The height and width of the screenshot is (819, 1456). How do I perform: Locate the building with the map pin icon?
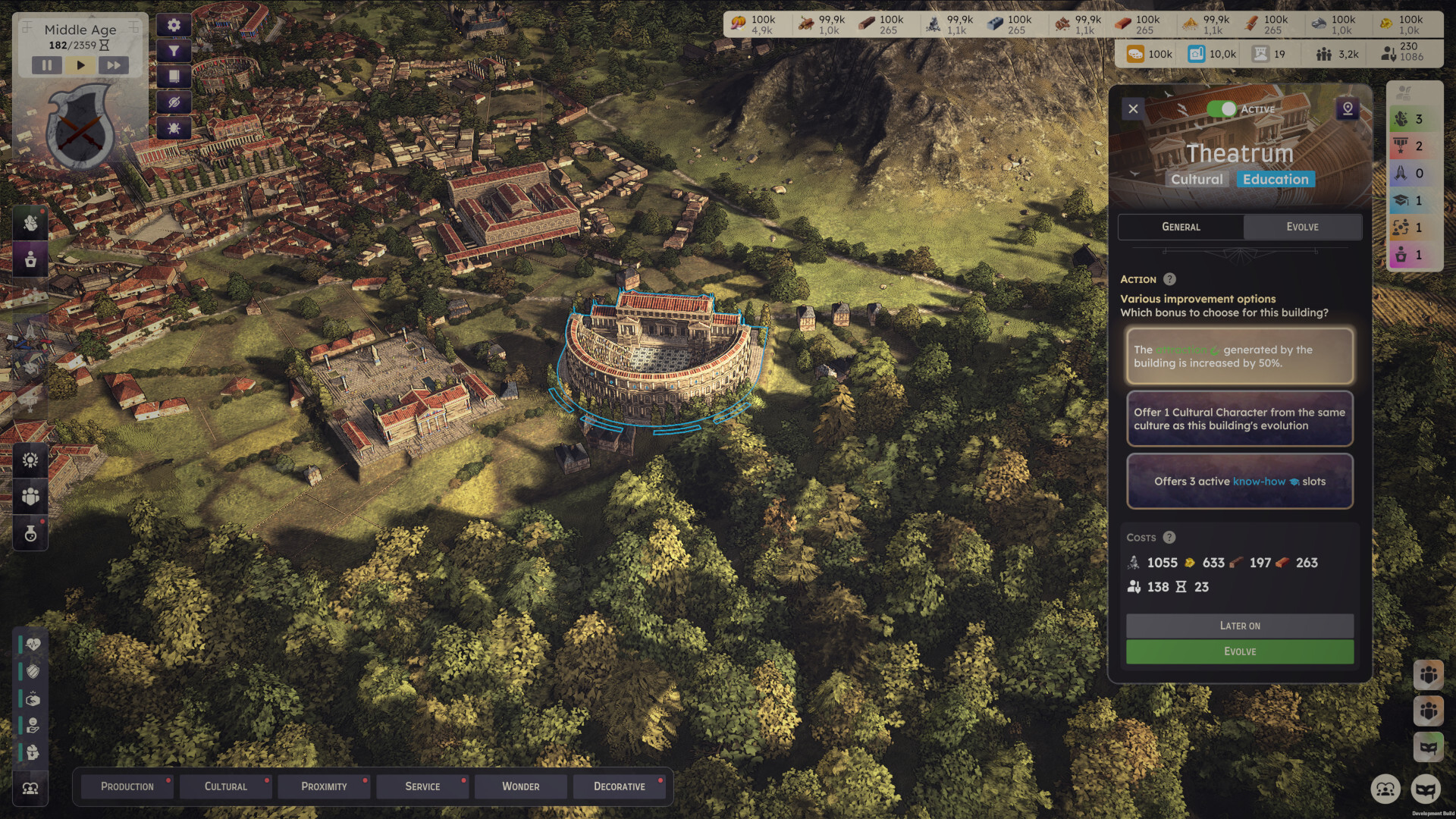[1348, 108]
